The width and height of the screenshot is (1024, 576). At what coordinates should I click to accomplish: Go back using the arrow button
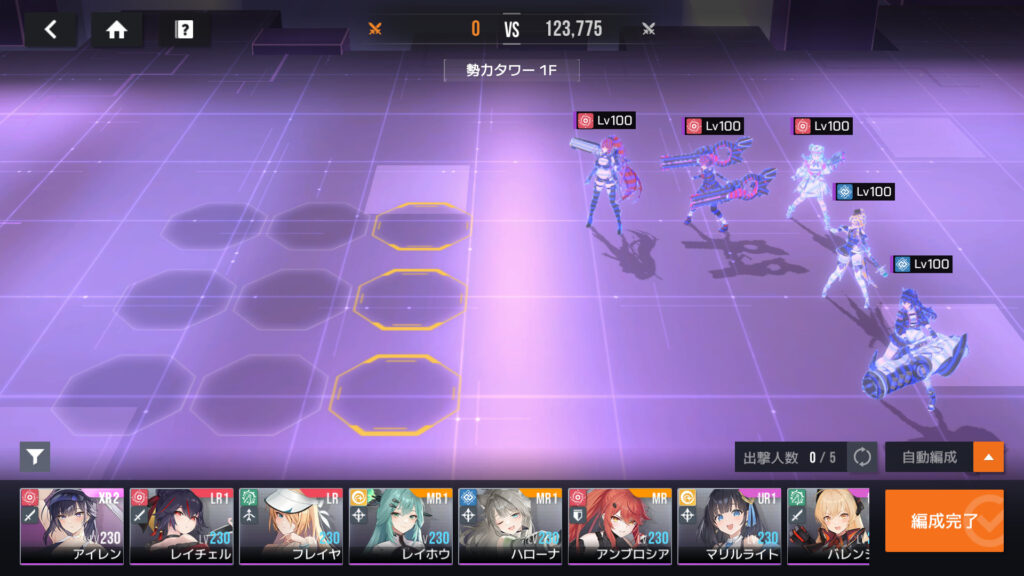click(x=51, y=29)
